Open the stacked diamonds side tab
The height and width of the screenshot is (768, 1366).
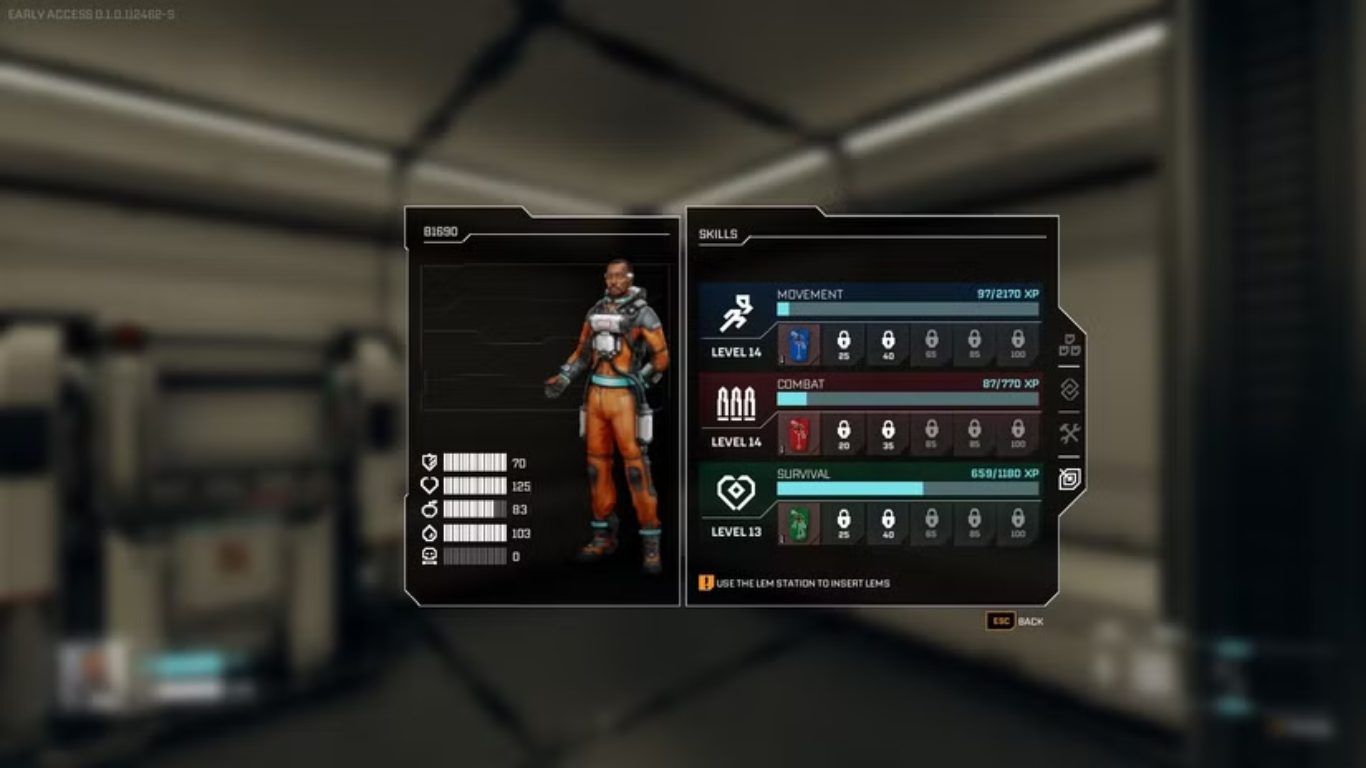tap(1069, 389)
